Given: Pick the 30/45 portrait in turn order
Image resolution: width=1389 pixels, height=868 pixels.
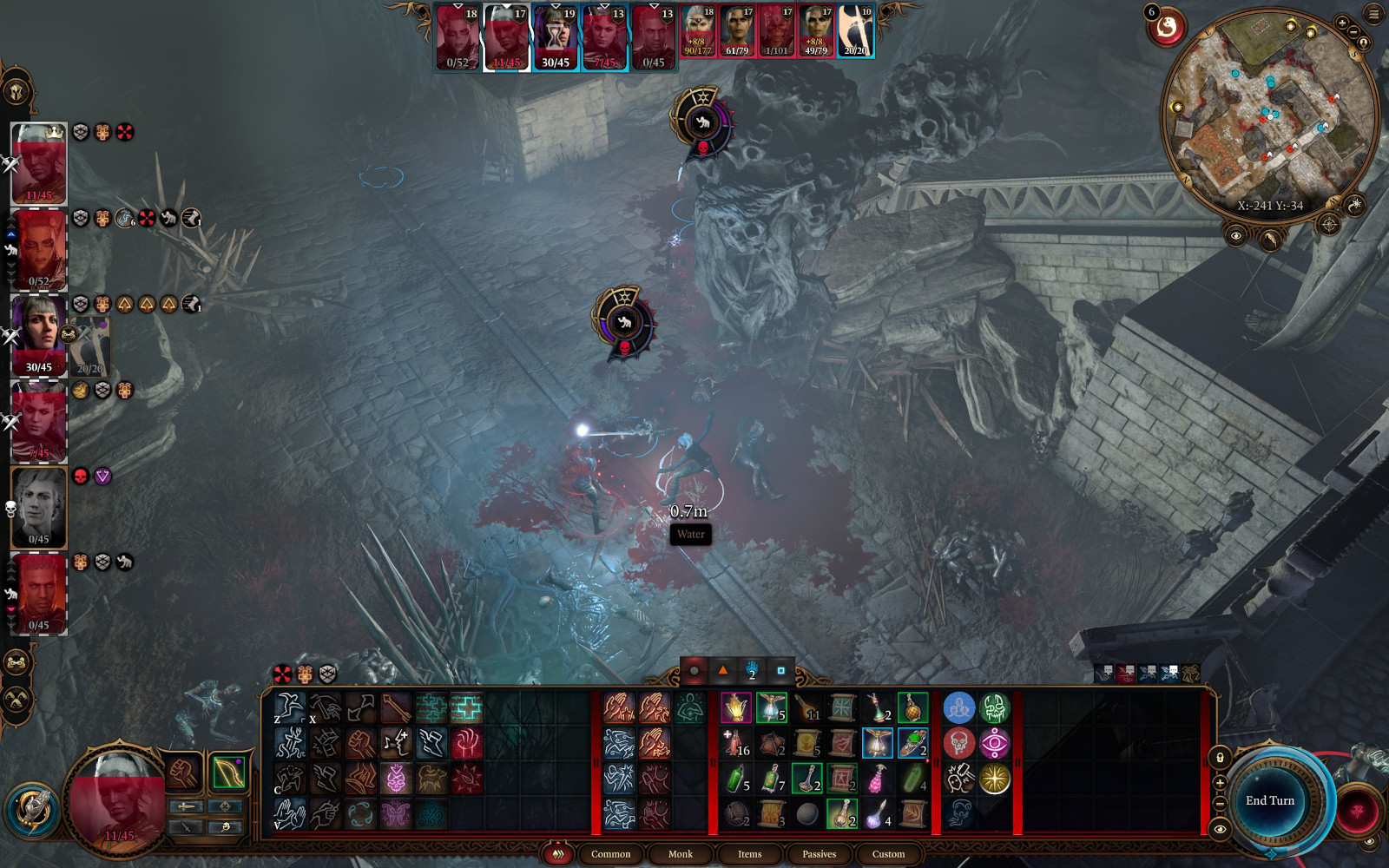Looking at the screenshot, I should click(x=556, y=38).
